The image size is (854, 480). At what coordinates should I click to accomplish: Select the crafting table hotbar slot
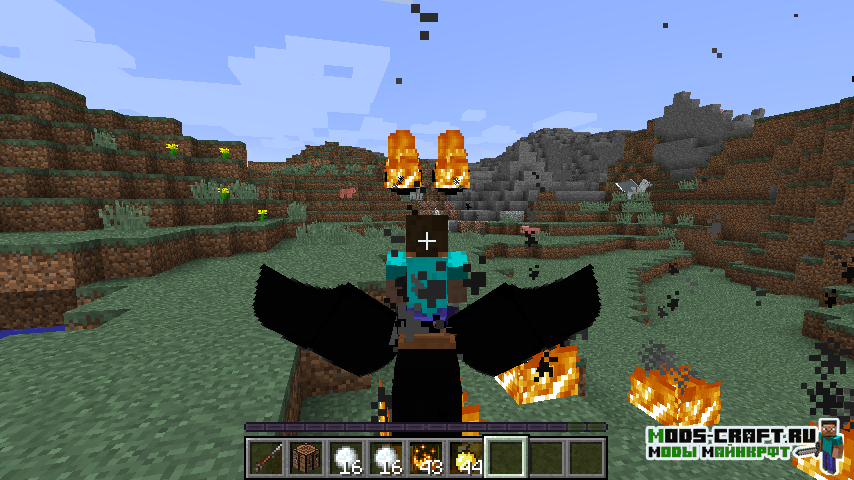pos(305,458)
